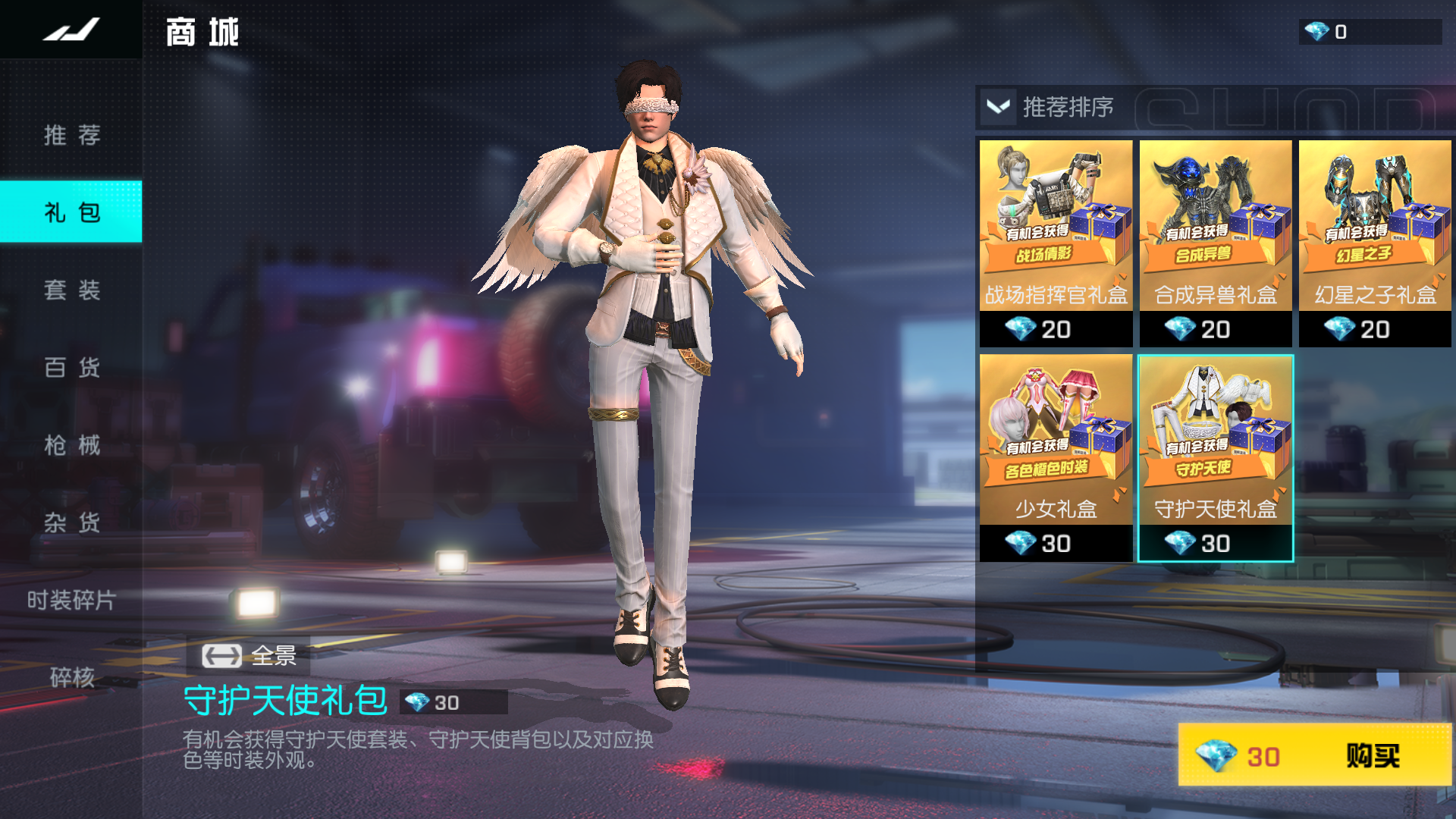Open the 碎核 category tab
This screenshot has height=819, width=1456.
(71, 676)
